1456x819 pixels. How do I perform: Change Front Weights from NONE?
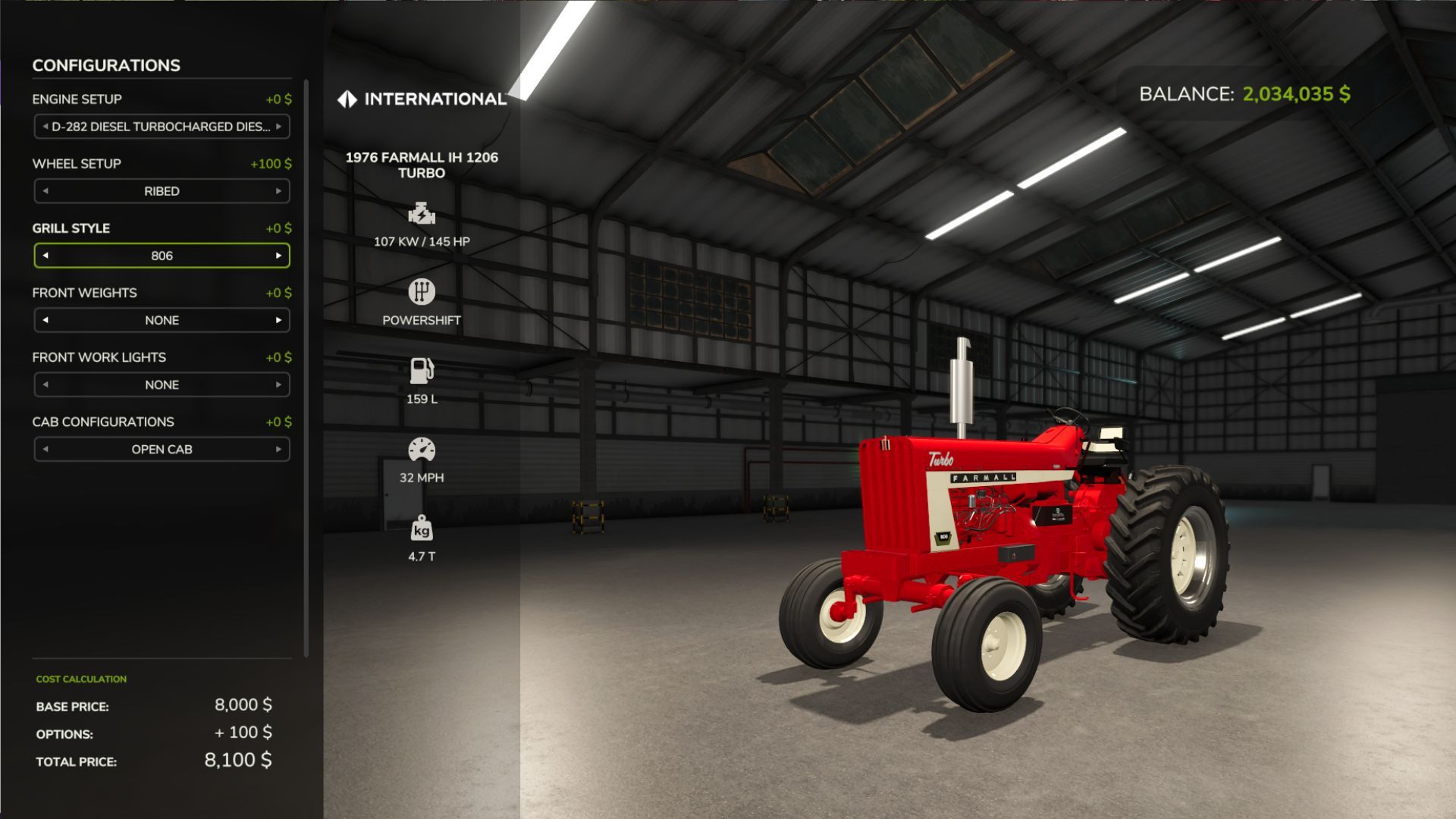[278, 320]
